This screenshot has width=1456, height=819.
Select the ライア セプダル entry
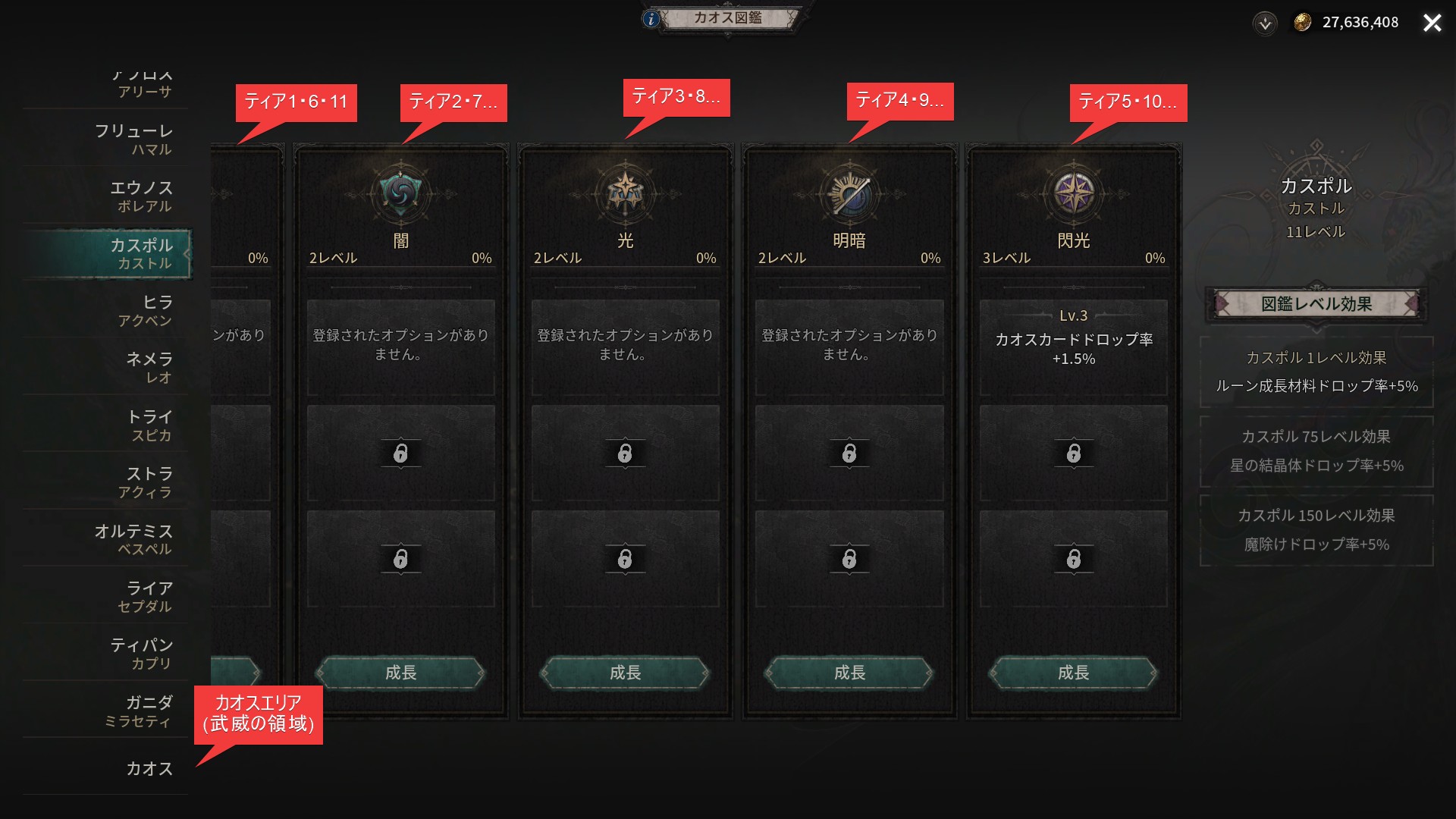(x=146, y=596)
